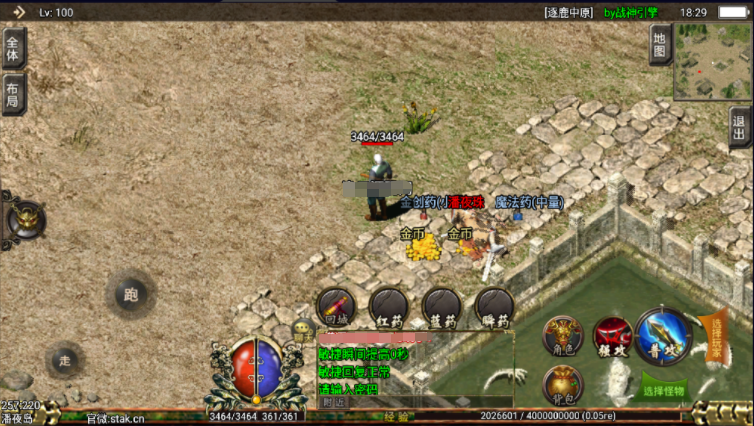The height and width of the screenshot is (426, 754).
Task: Use the 回城 return-to-town skill
Action: click(x=335, y=307)
